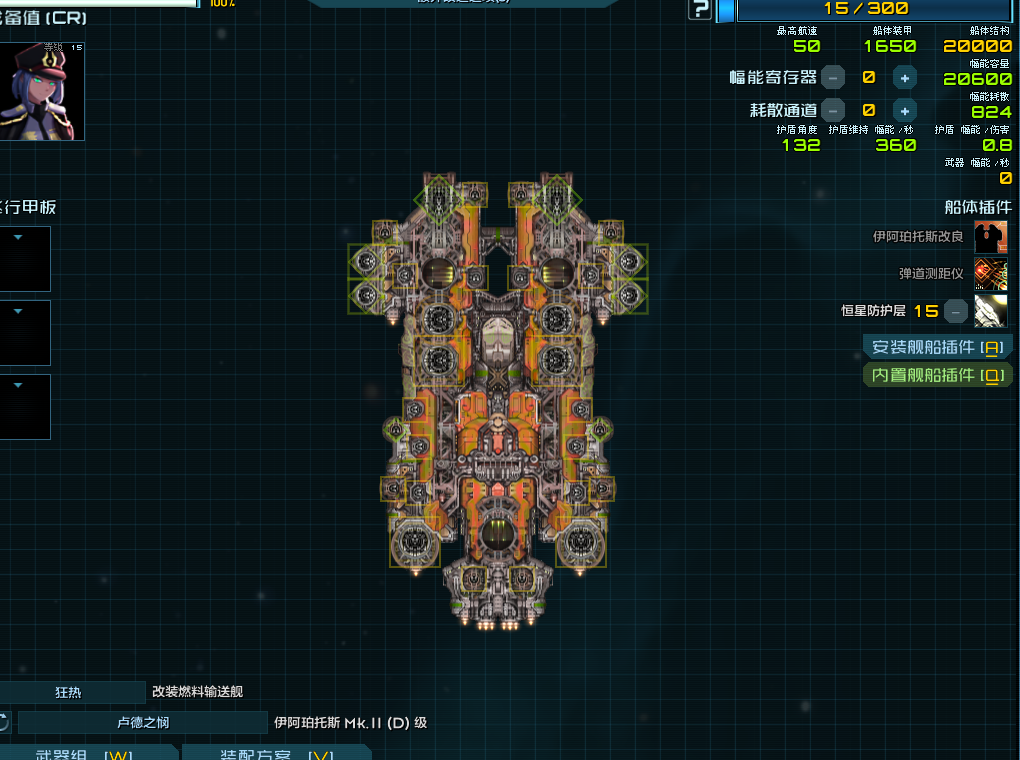Edit the ship name 卢德之恸

coord(142,722)
